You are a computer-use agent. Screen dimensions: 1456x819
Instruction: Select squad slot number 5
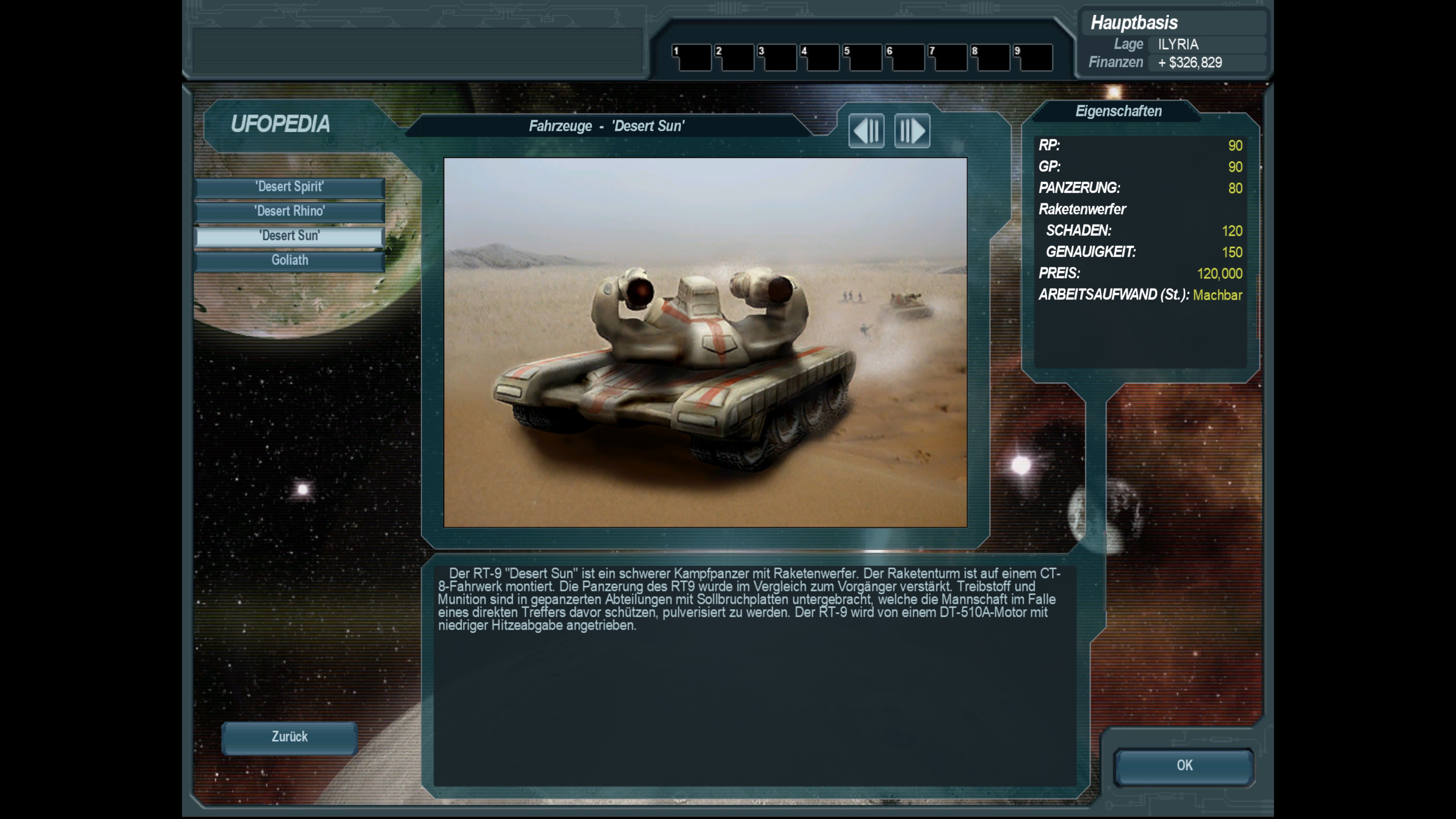click(x=863, y=58)
